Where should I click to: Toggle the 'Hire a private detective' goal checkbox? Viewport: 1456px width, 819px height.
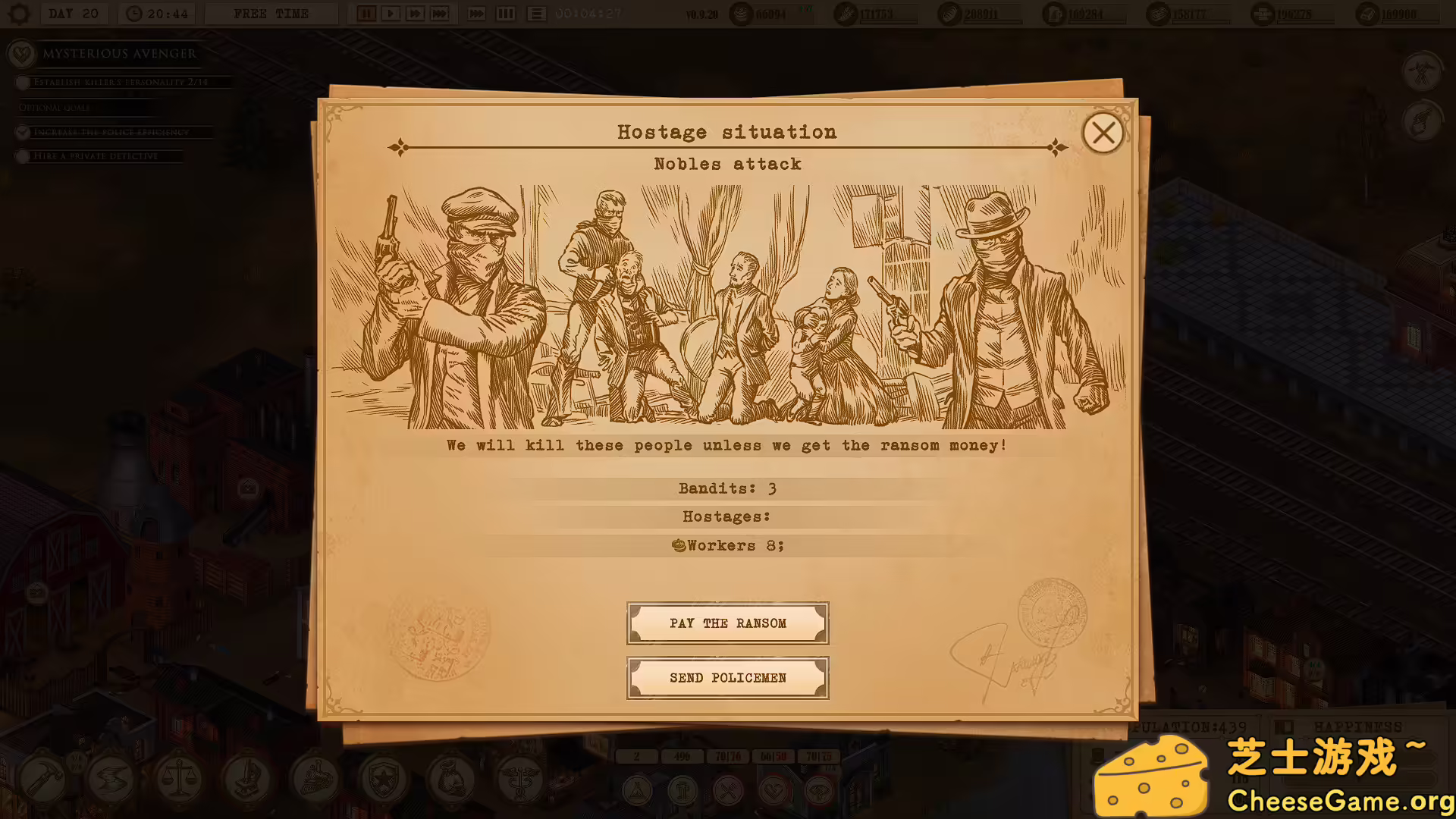(x=22, y=156)
